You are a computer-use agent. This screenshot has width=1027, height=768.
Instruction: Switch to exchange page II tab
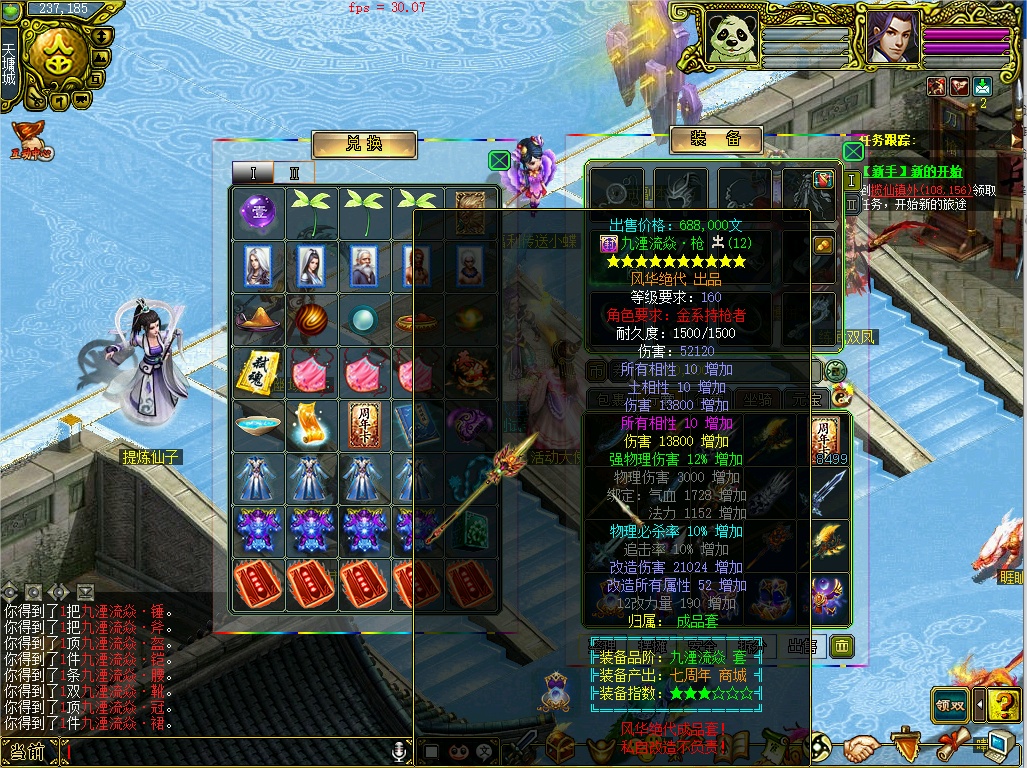pyautogui.click(x=294, y=173)
